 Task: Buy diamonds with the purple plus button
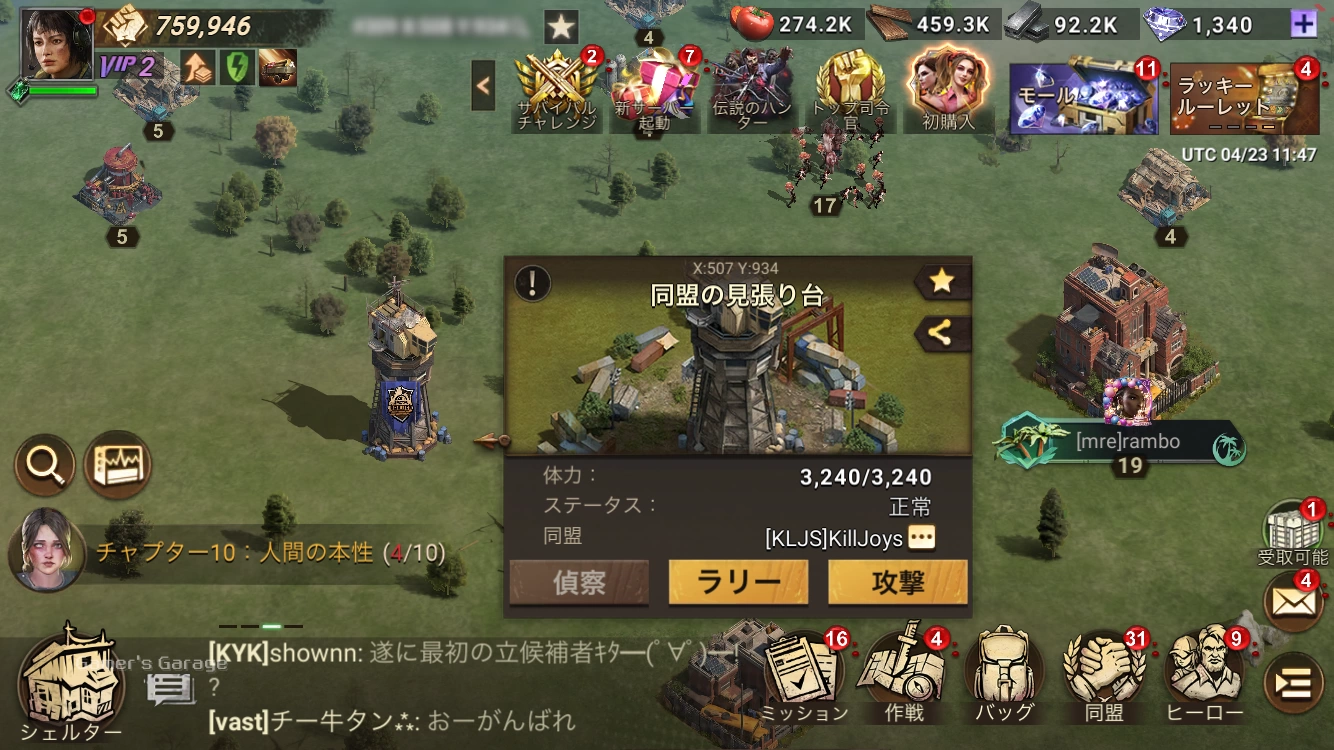click(1303, 24)
